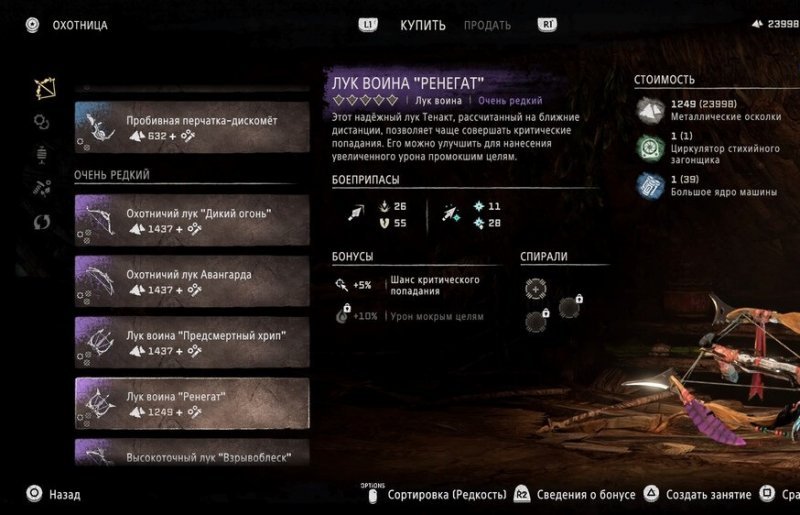Select Охотничий лук Авангарда item
This screenshot has width=800, height=515.
pyautogui.click(x=191, y=281)
